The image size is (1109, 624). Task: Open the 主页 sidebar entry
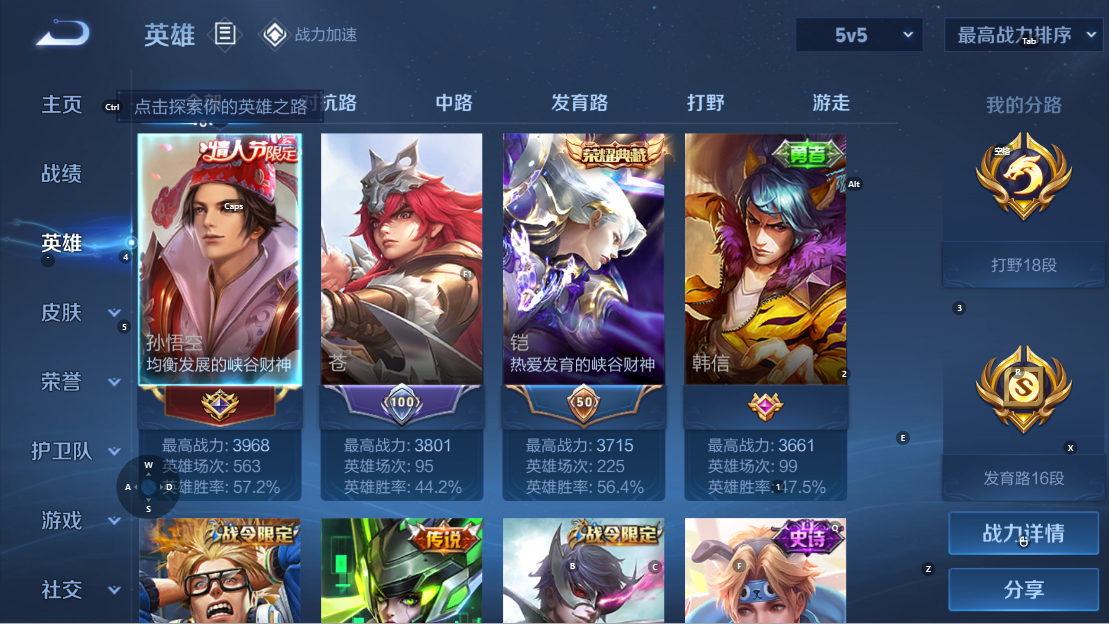pyautogui.click(x=62, y=105)
